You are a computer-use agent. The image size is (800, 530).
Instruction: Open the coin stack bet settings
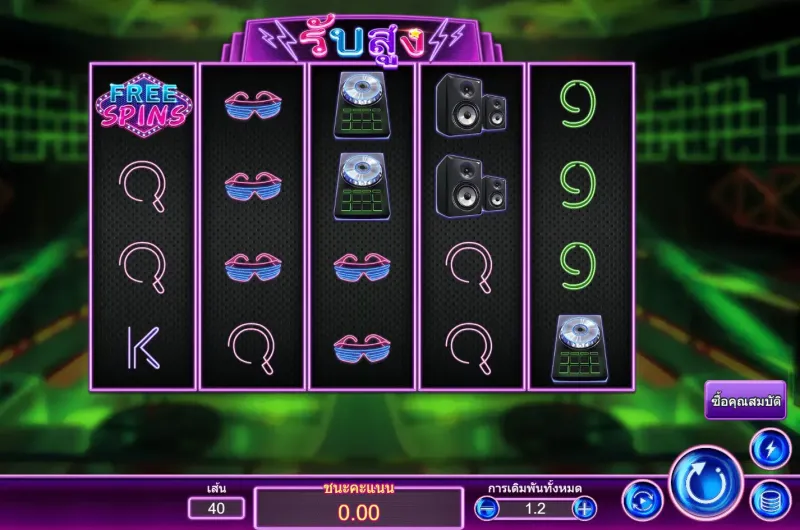click(x=770, y=500)
